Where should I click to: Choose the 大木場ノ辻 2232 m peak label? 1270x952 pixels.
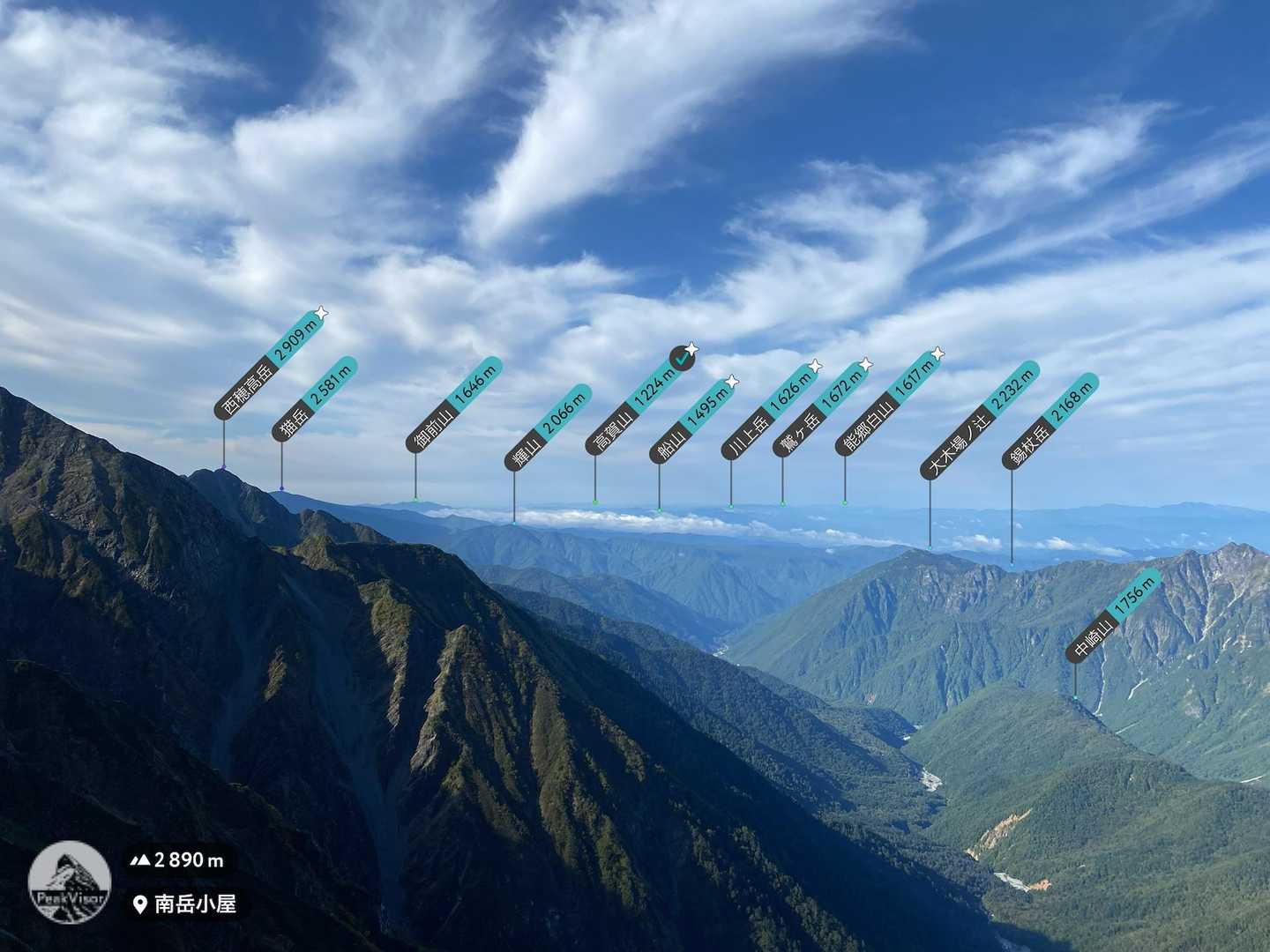click(x=979, y=420)
